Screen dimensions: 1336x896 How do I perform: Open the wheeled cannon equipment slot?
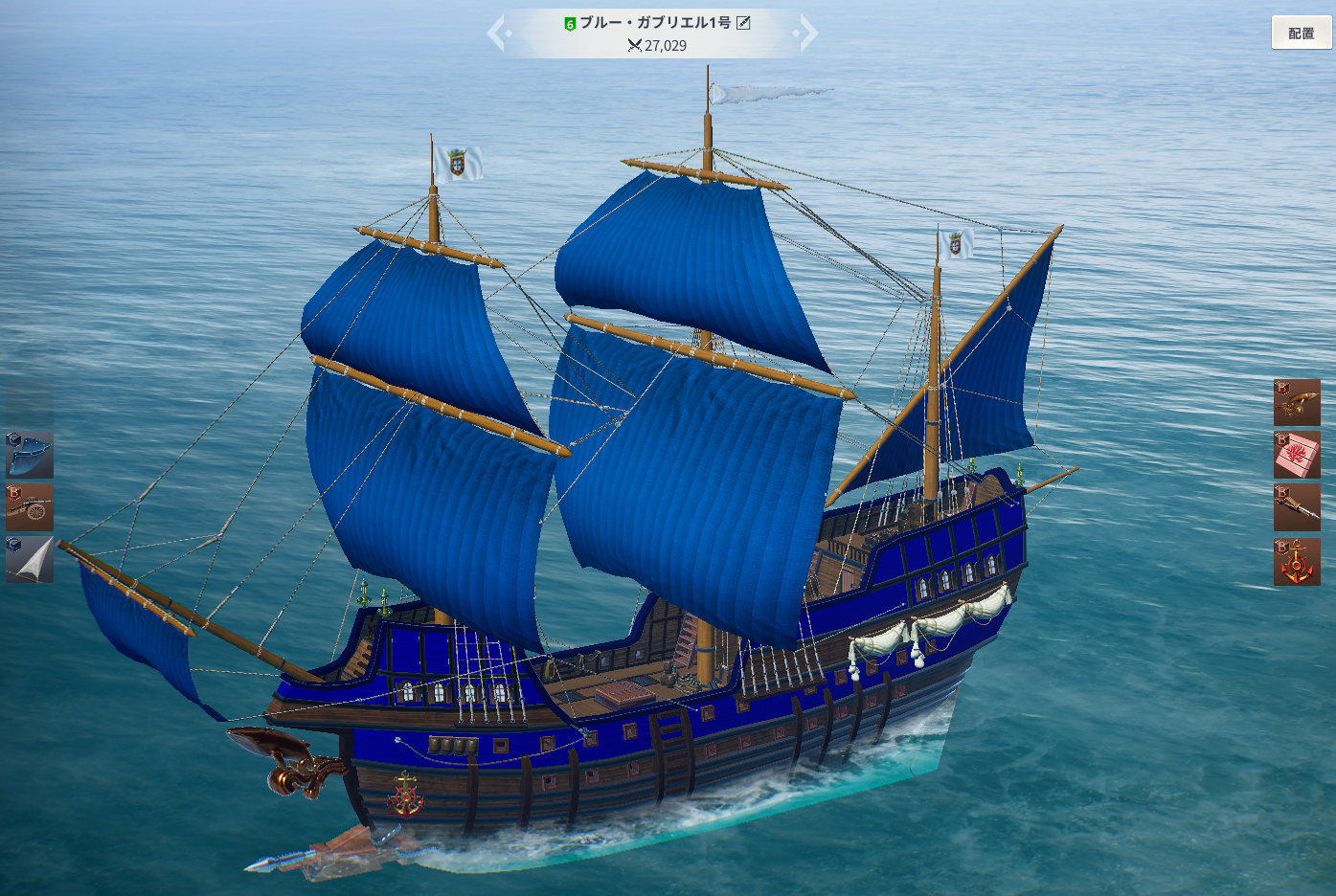30,507
